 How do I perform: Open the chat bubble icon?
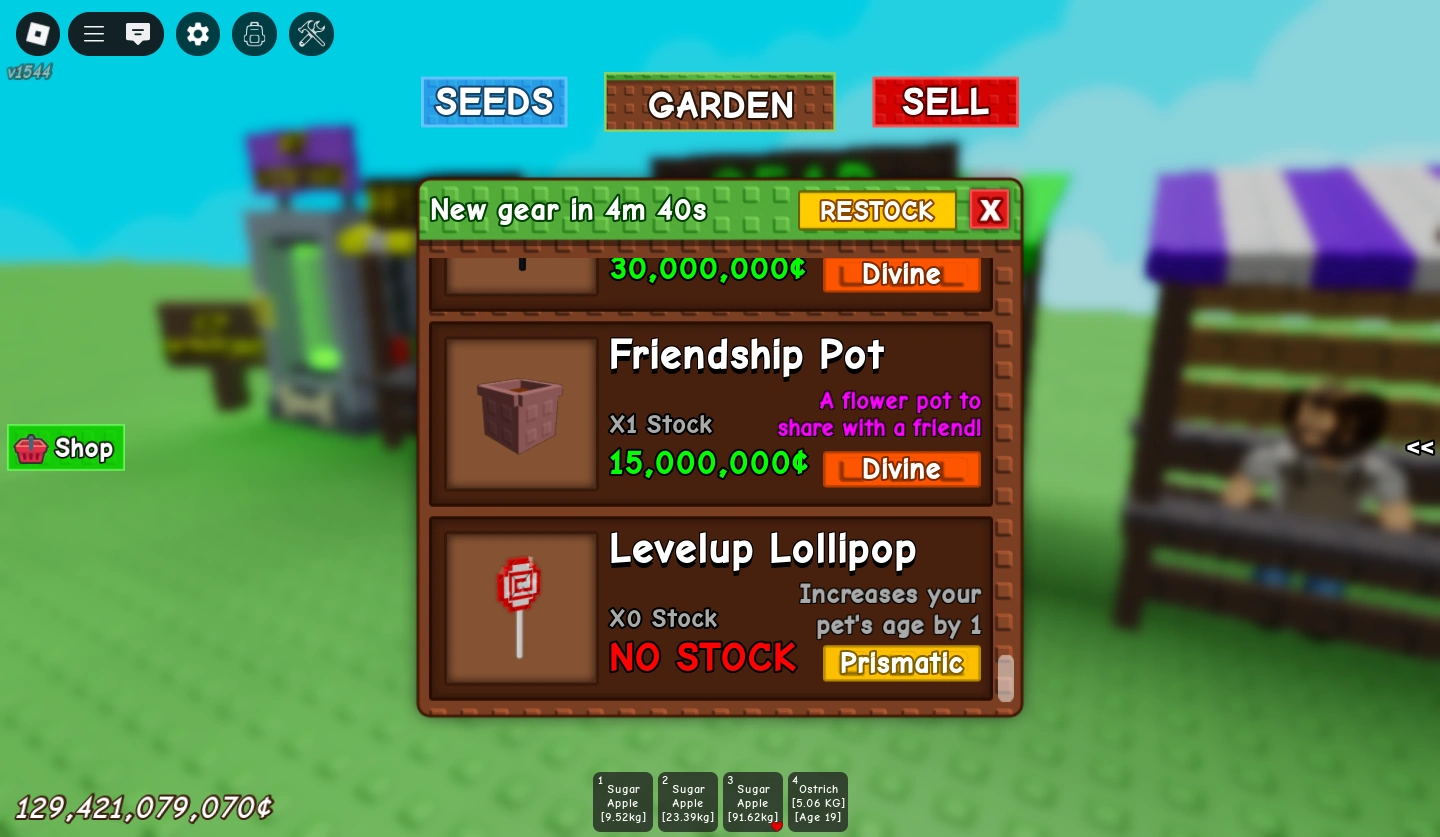point(138,33)
